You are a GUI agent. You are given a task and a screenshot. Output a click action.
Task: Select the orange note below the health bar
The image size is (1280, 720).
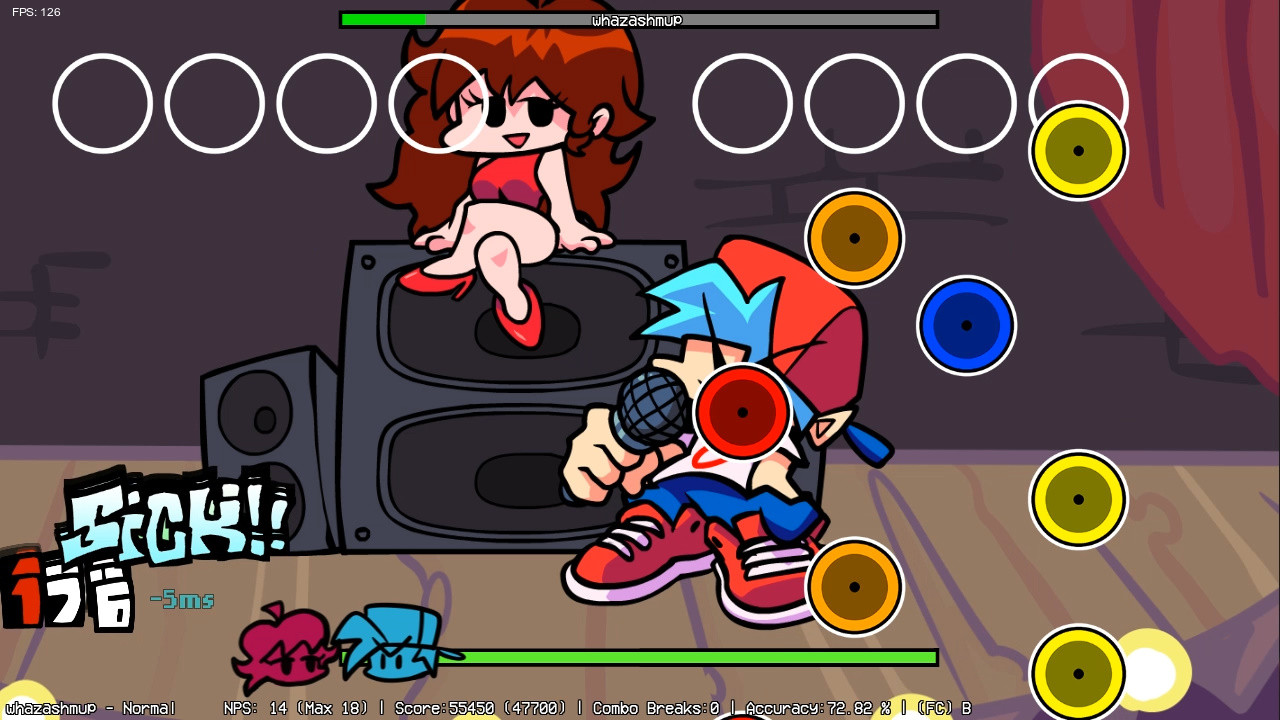pyautogui.click(x=855, y=586)
